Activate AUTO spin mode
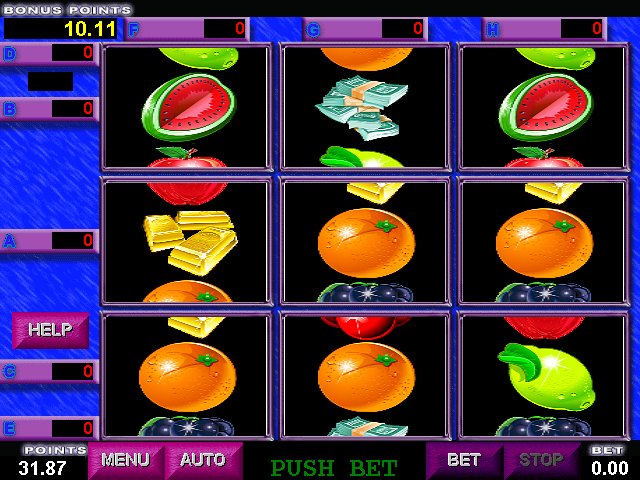 (203, 460)
